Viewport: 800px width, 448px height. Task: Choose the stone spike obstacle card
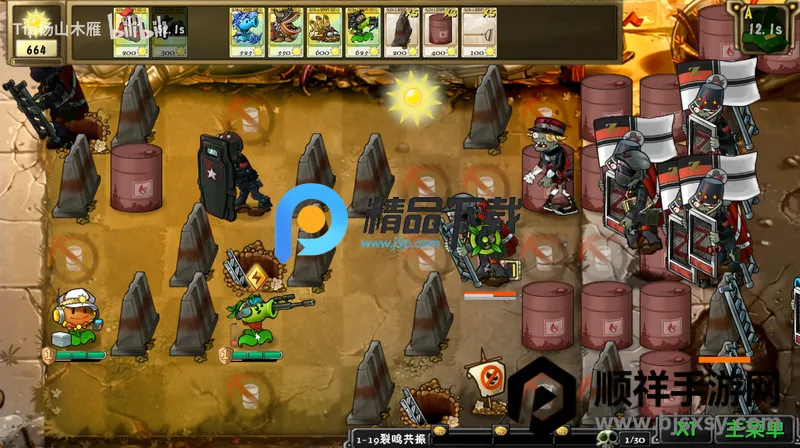[399, 31]
